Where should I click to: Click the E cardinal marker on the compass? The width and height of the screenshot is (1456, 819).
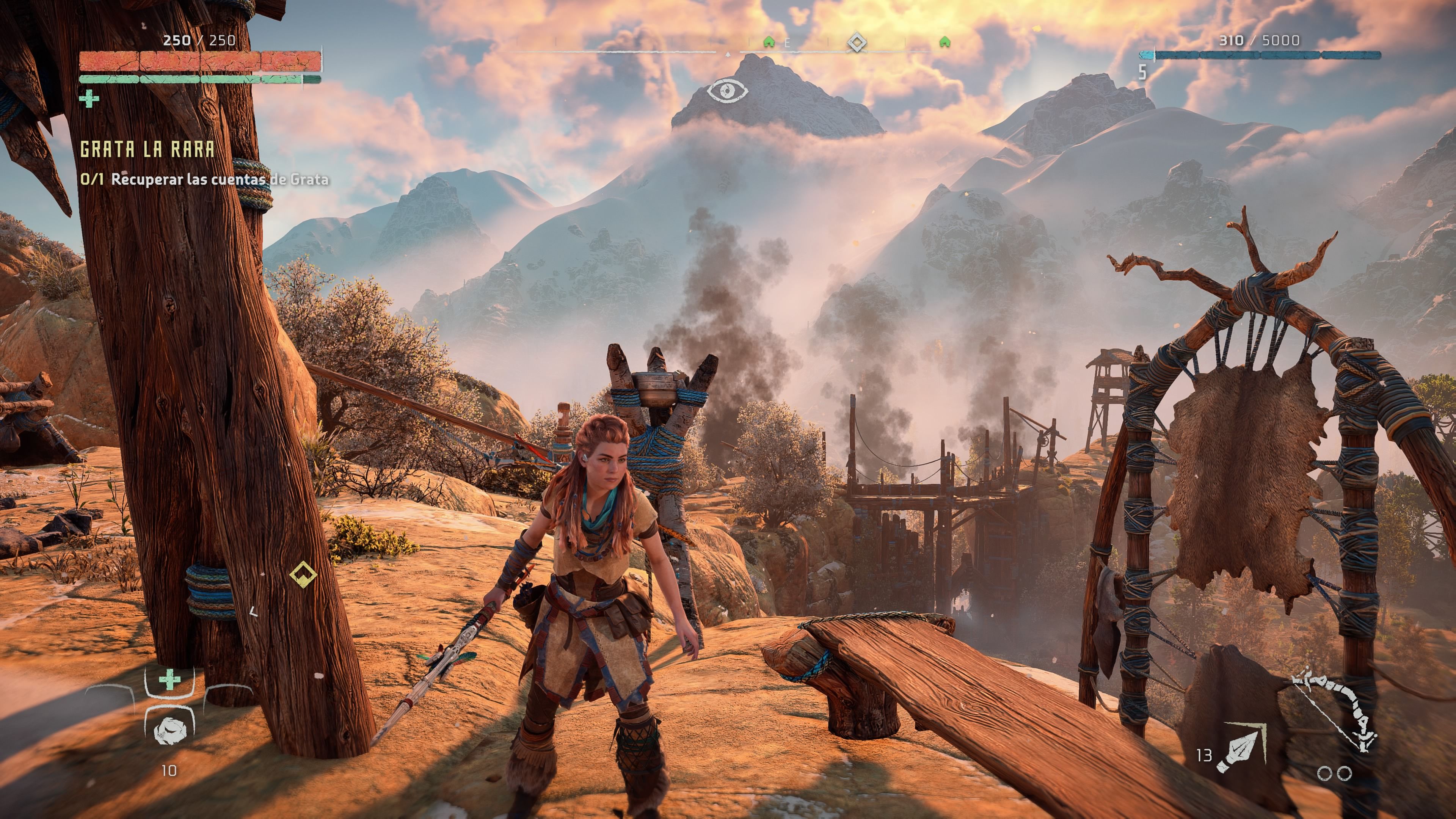788,42
